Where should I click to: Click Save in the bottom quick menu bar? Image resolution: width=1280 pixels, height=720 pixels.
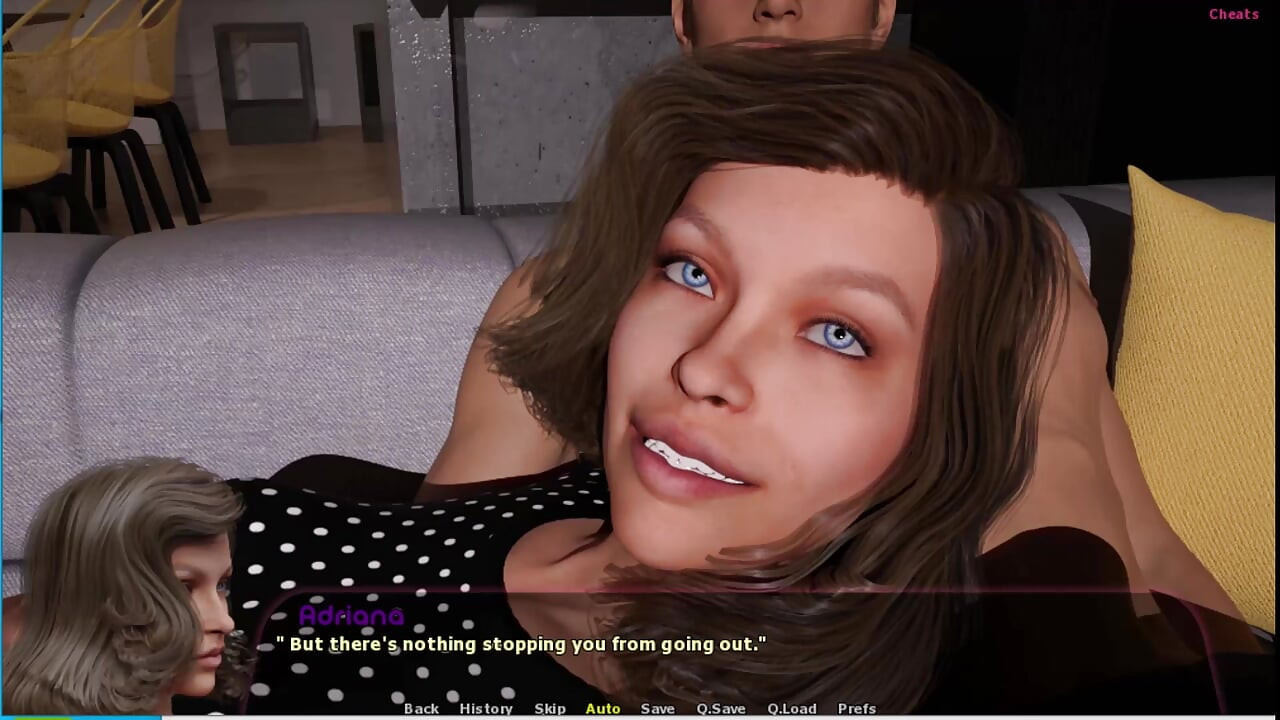pyautogui.click(x=658, y=708)
